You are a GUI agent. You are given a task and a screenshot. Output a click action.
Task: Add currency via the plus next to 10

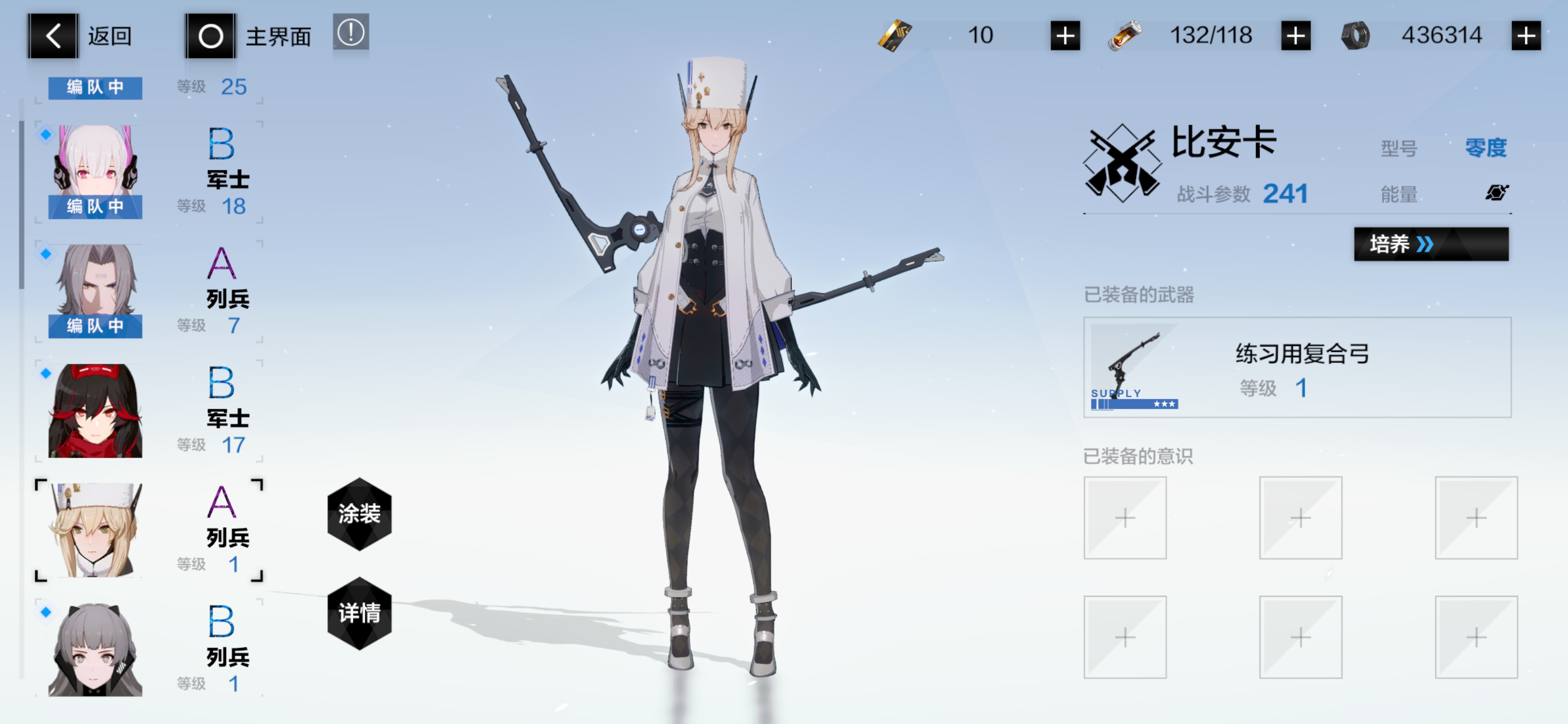click(1066, 35)
